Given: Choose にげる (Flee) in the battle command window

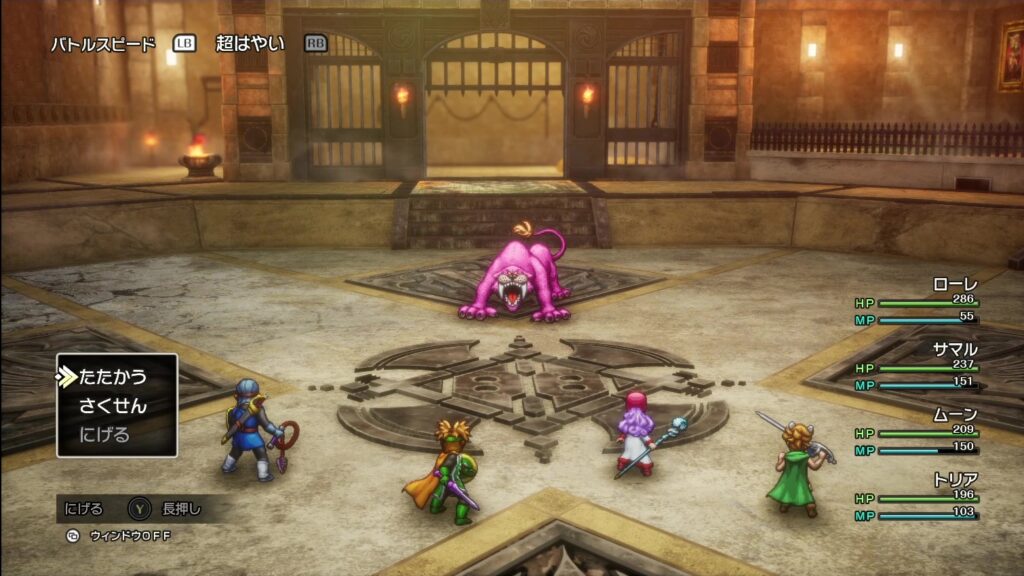Looking at the screenshot, I should [104, 435].
